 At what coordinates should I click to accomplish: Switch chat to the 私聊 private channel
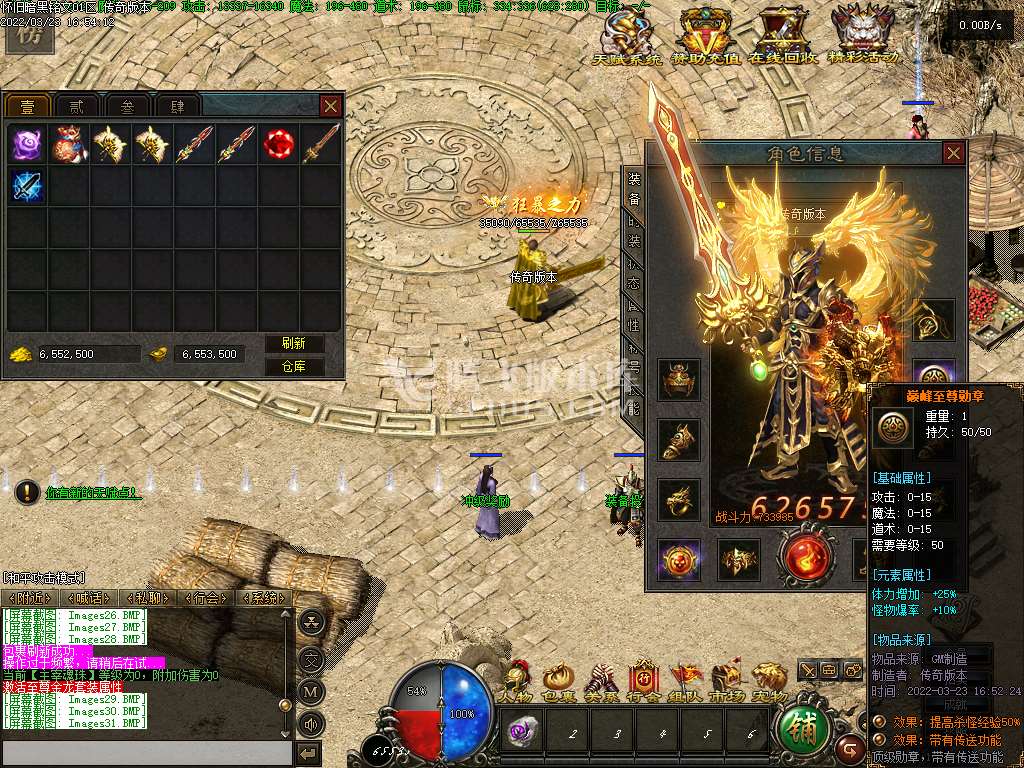tap(149, 598)
